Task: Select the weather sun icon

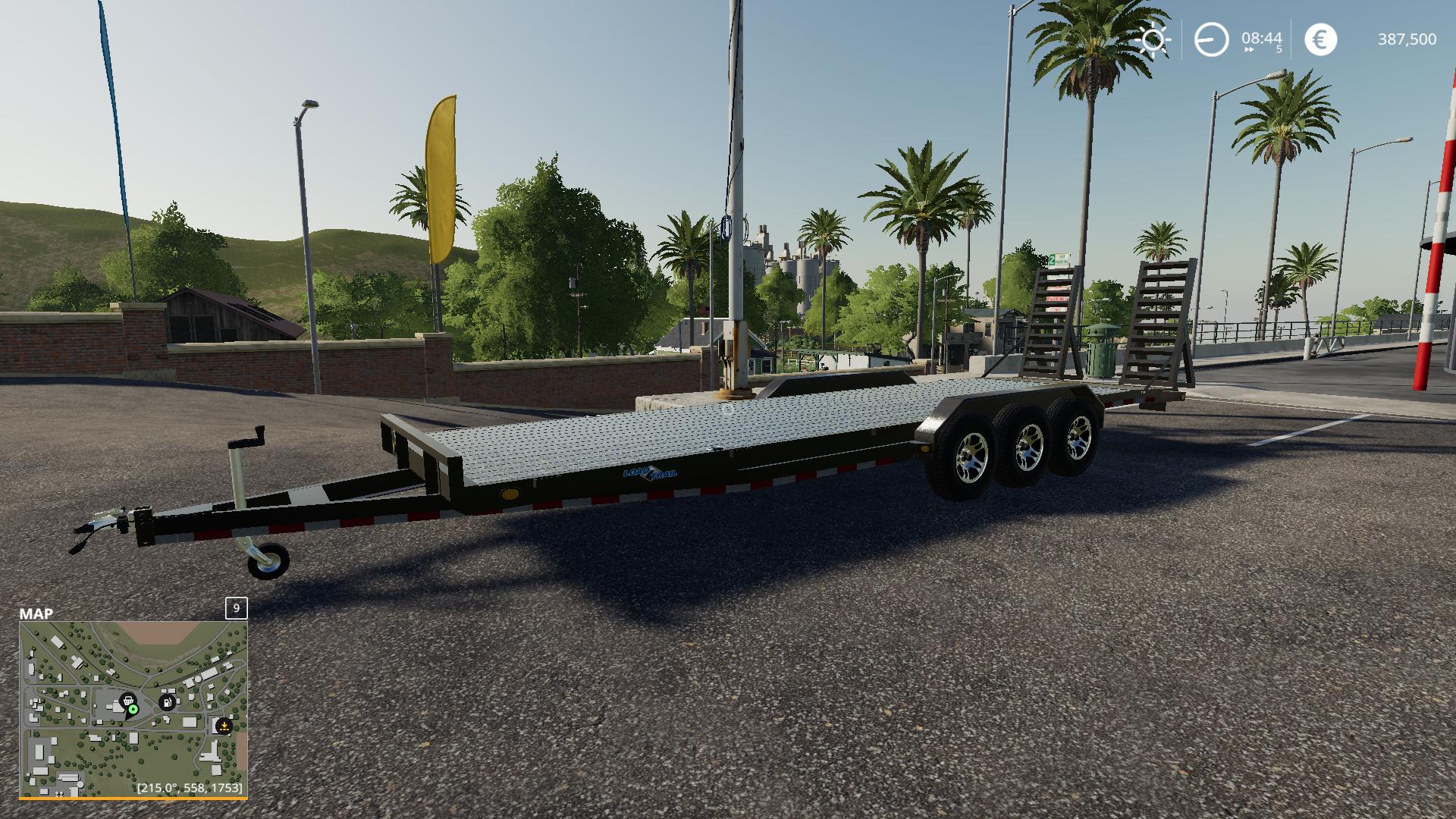Action: point(1153,39)
